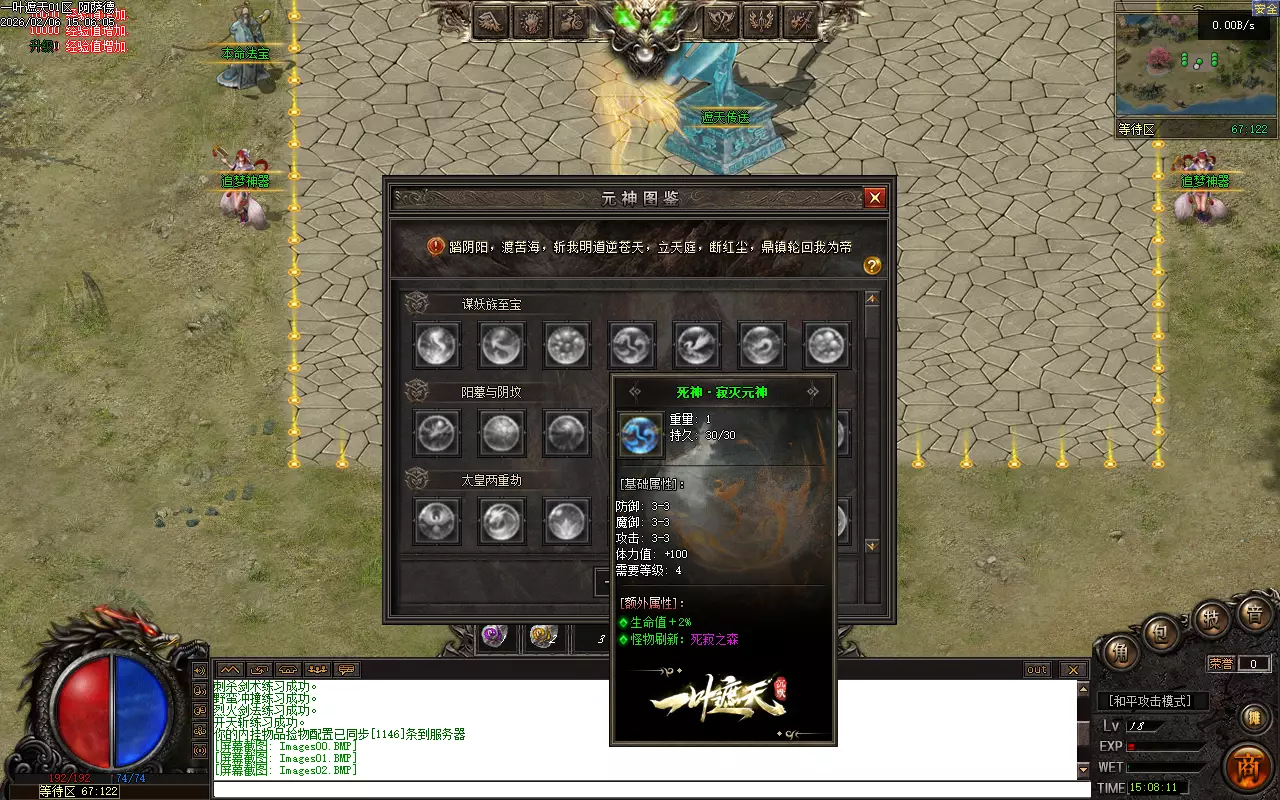1280x800 pixels.
Task: Close the 元神图鉴 window
Action: (x=875, y=198)
